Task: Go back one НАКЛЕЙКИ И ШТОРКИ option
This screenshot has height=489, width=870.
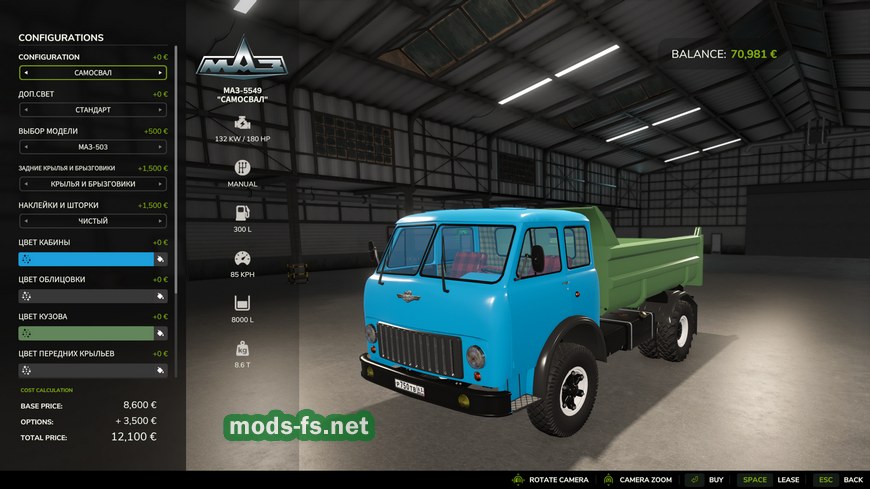Action: (x=25, y=221)
